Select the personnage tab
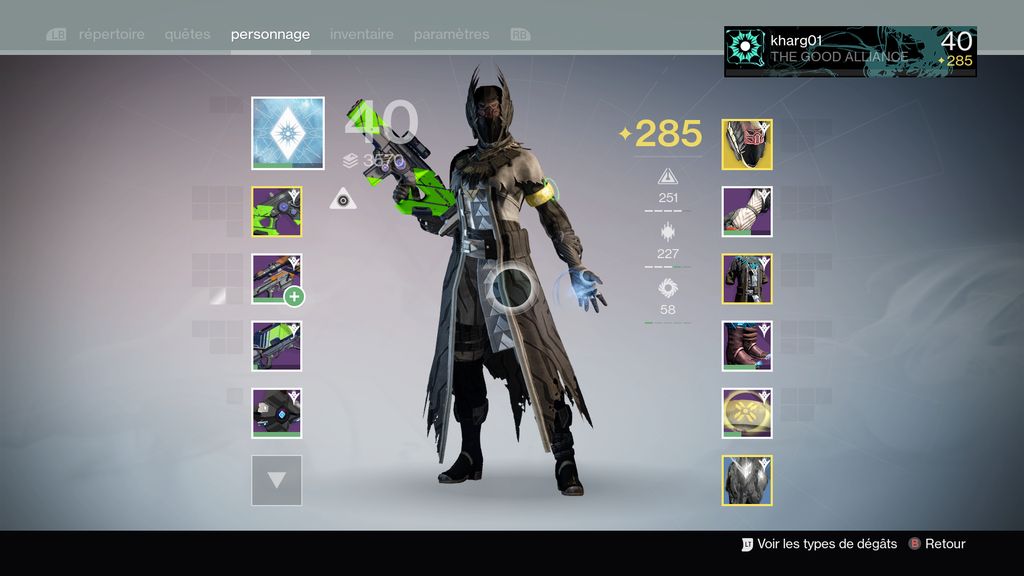Viewport: 1024px width, 576px height. tap(270, 34)
